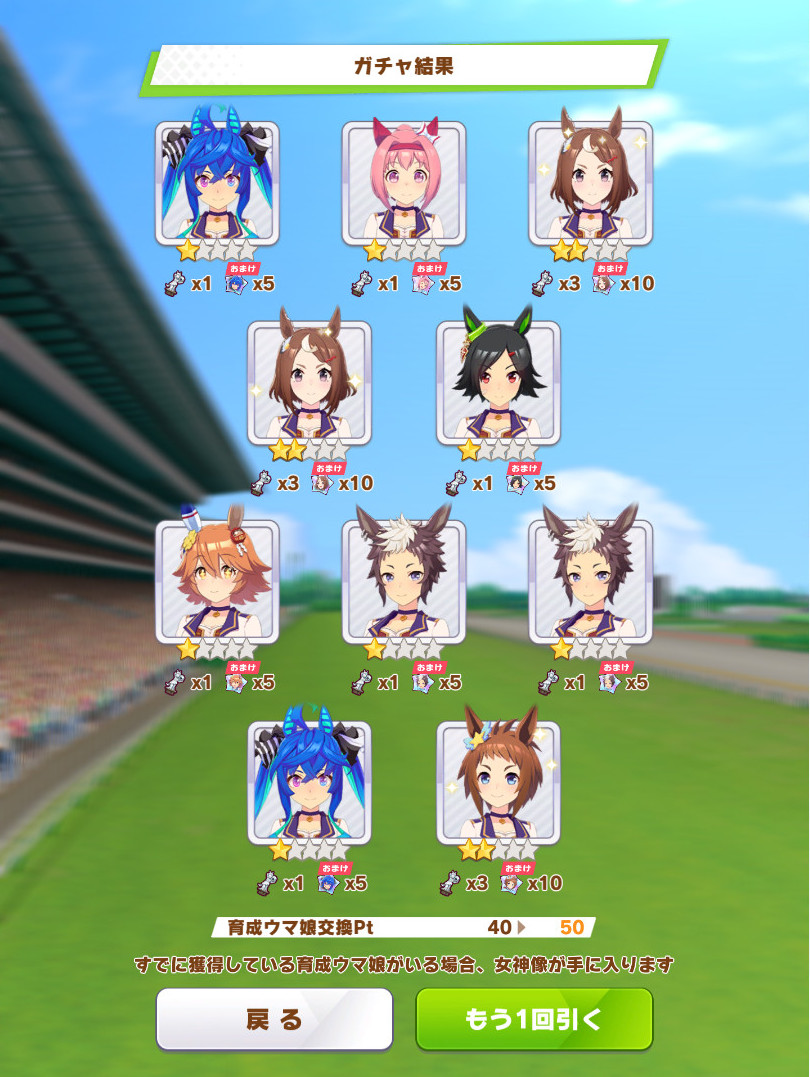810x1077 pixels.
Task: Draw again with the green もう1回引く button
Action: pos(534,1019)
